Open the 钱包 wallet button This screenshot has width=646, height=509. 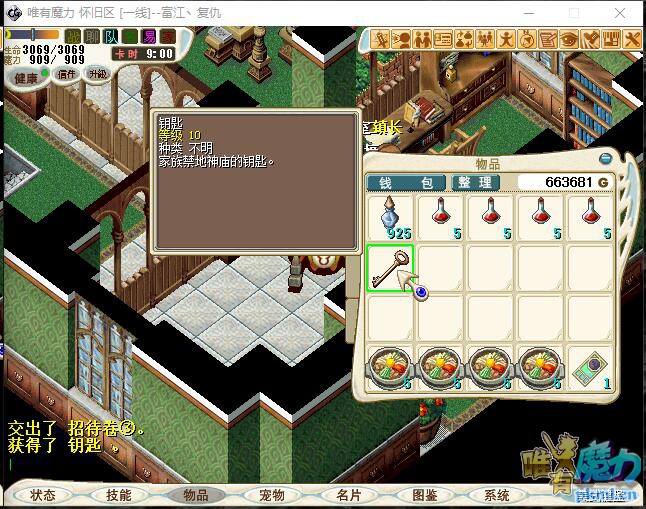405,183
